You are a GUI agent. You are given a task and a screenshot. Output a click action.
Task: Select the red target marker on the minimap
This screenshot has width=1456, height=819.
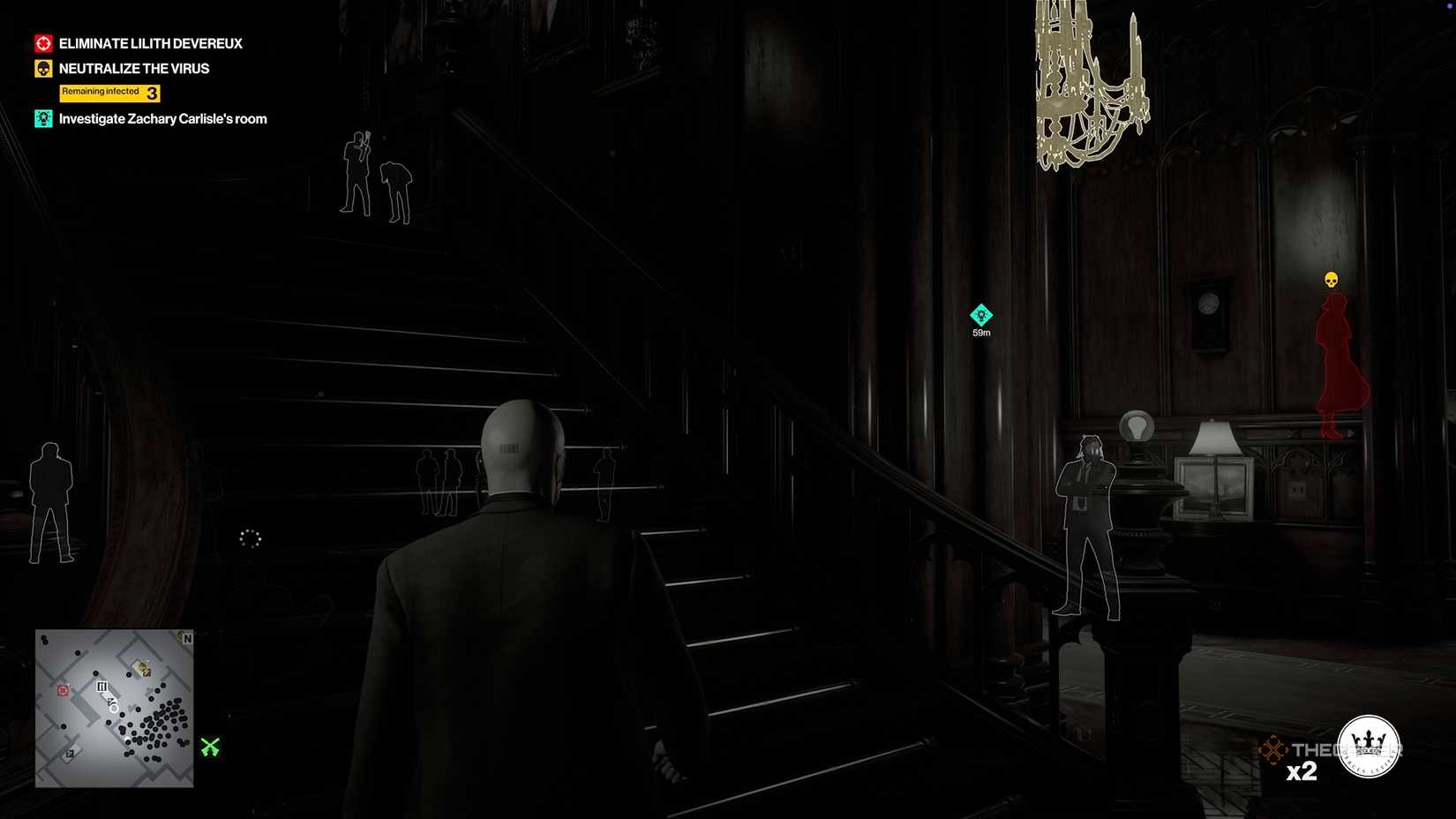tap(63, 690)
